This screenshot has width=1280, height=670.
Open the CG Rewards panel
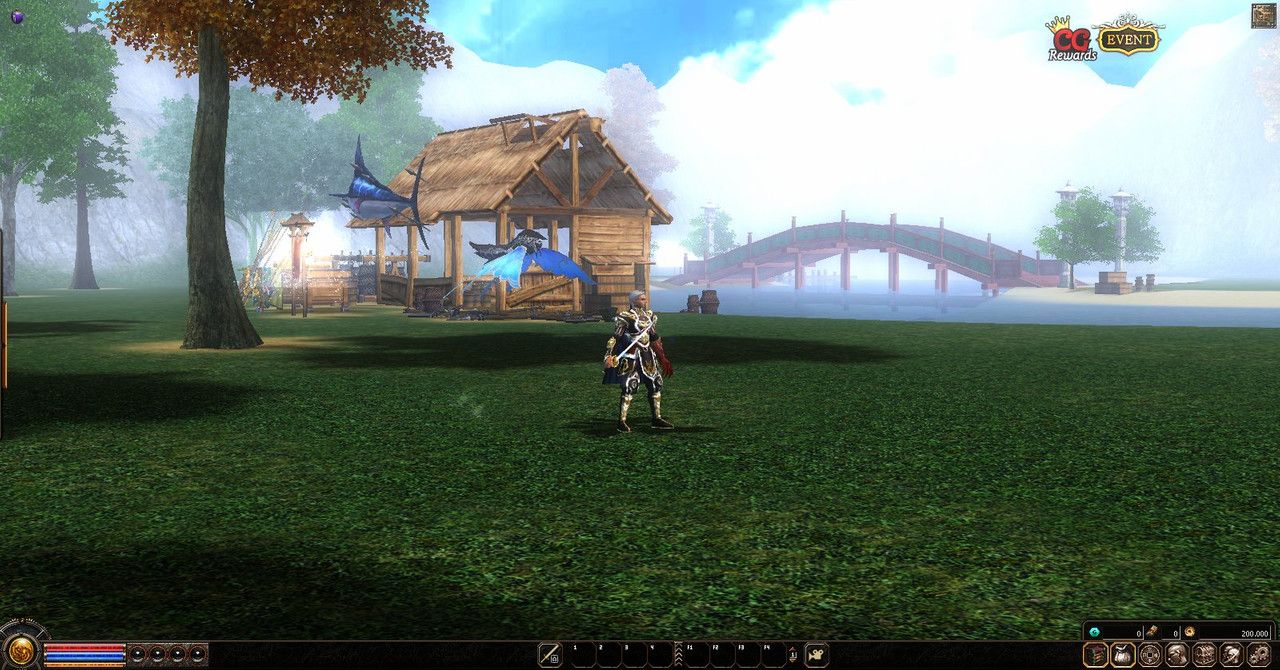click(1069, 38)
